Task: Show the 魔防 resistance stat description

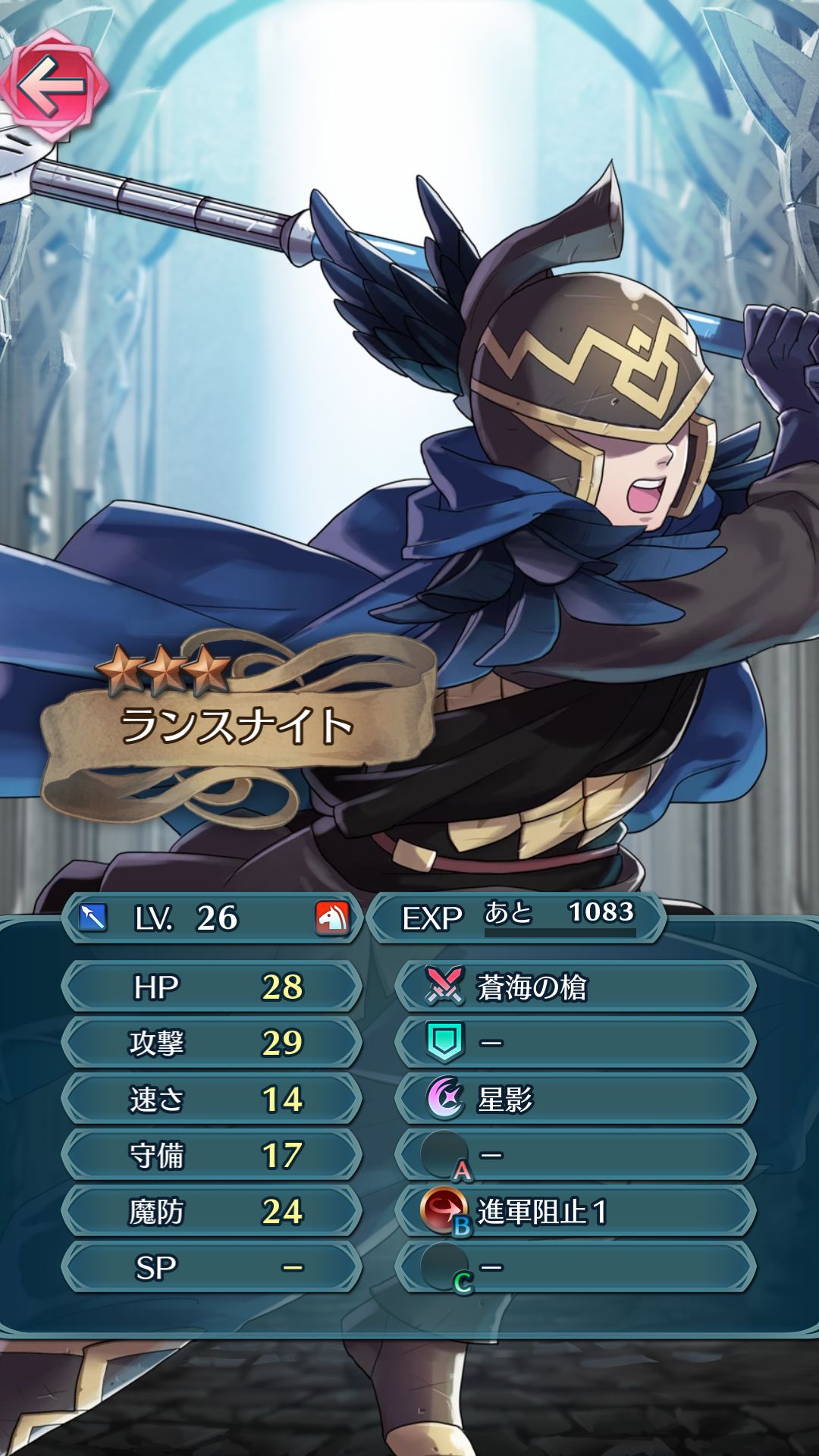Action: coord(211,1211)
